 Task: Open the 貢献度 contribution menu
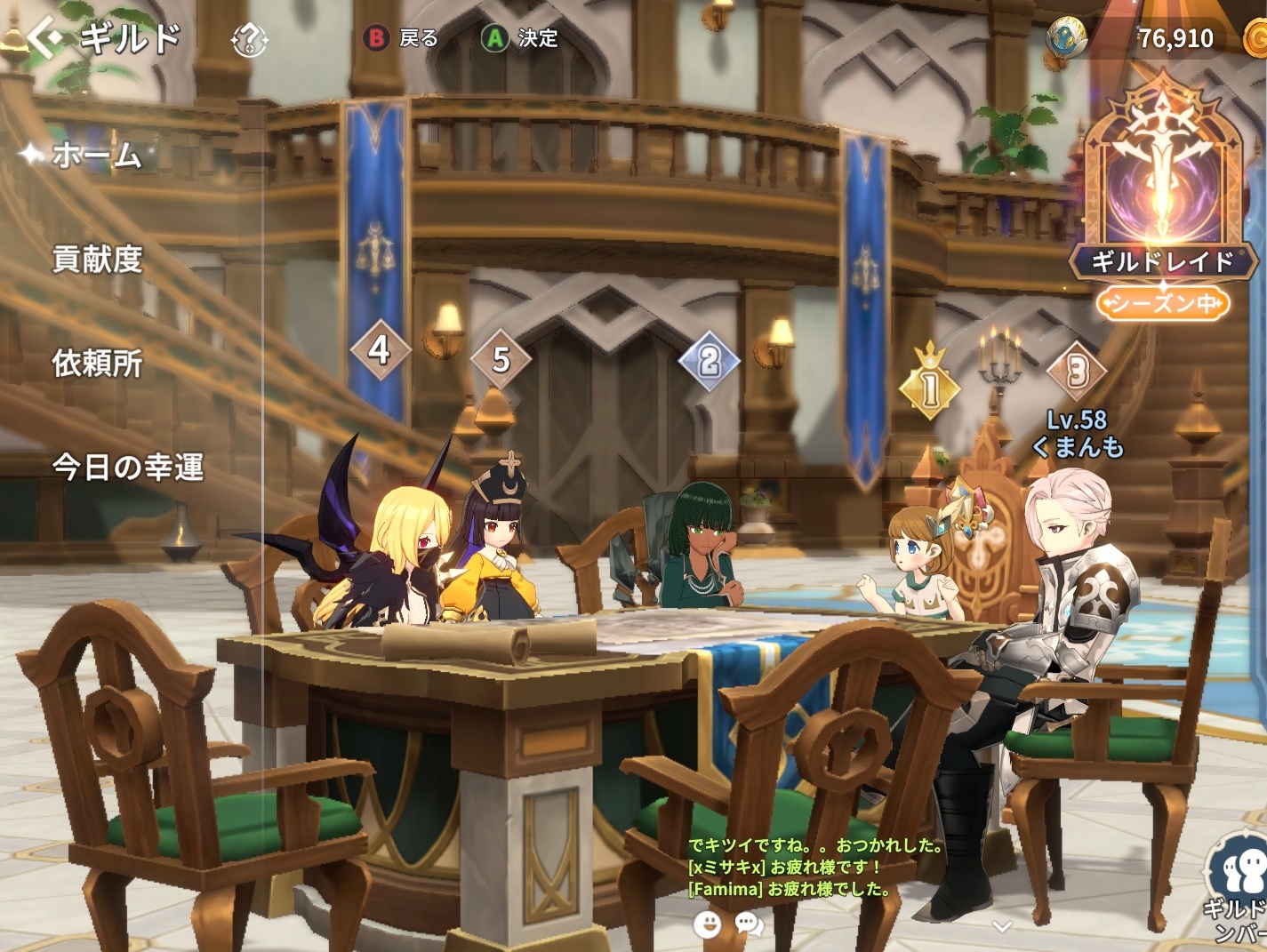pos(98,259)
